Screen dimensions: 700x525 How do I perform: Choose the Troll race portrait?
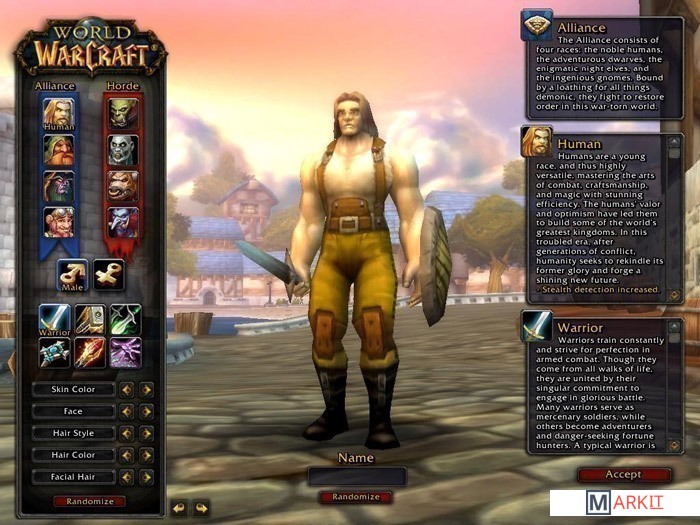(x=123, y=221)
